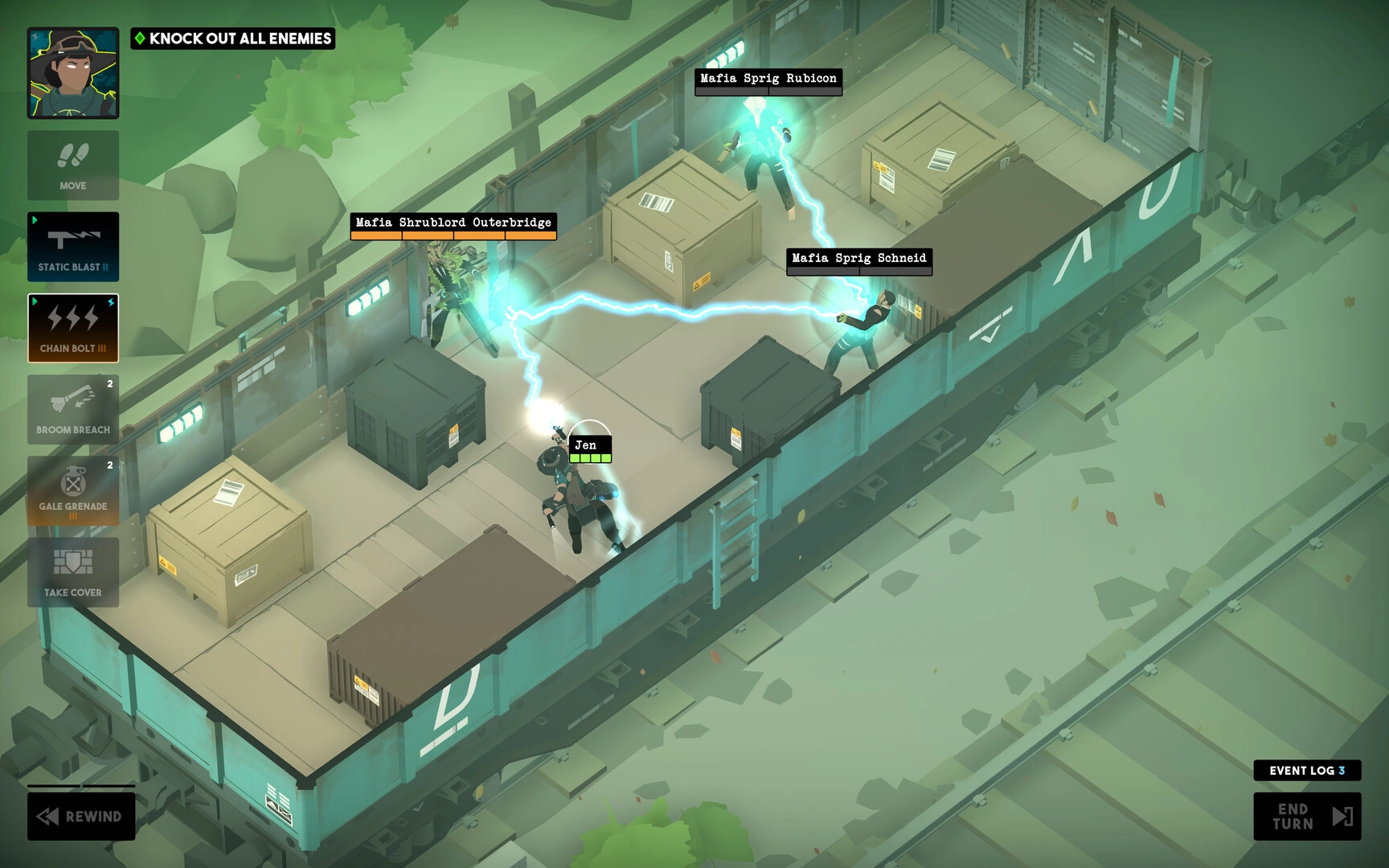Click Mafia Shrublord Outerbridge's orange health bar
1389x868 pixels.
tap(452, 235)
